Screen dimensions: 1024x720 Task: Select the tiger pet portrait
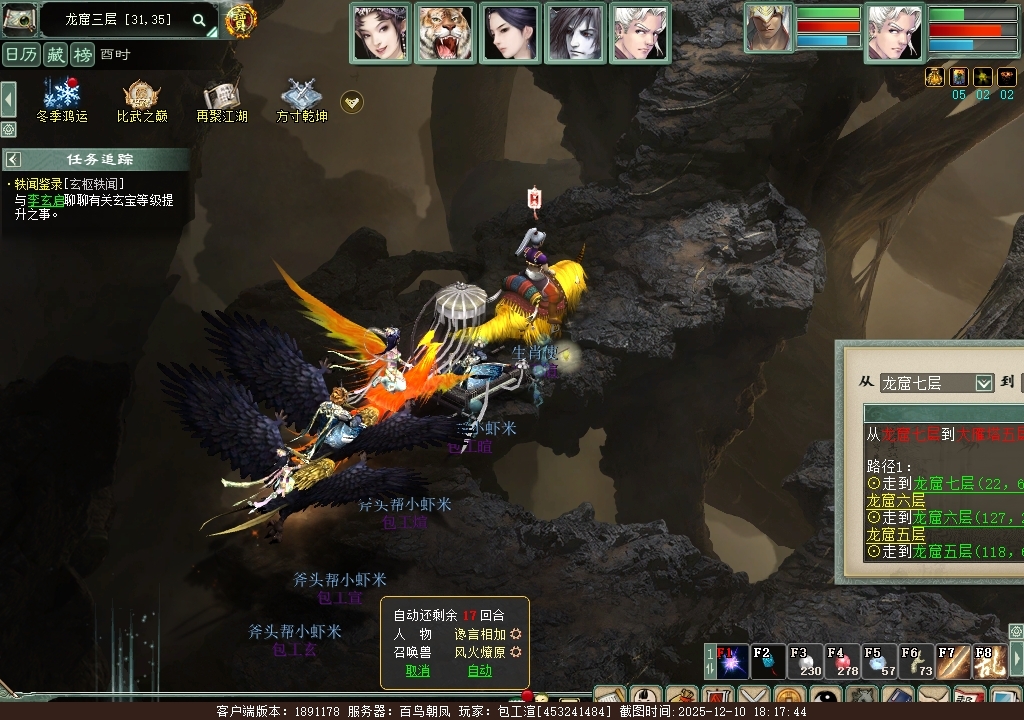445,33
